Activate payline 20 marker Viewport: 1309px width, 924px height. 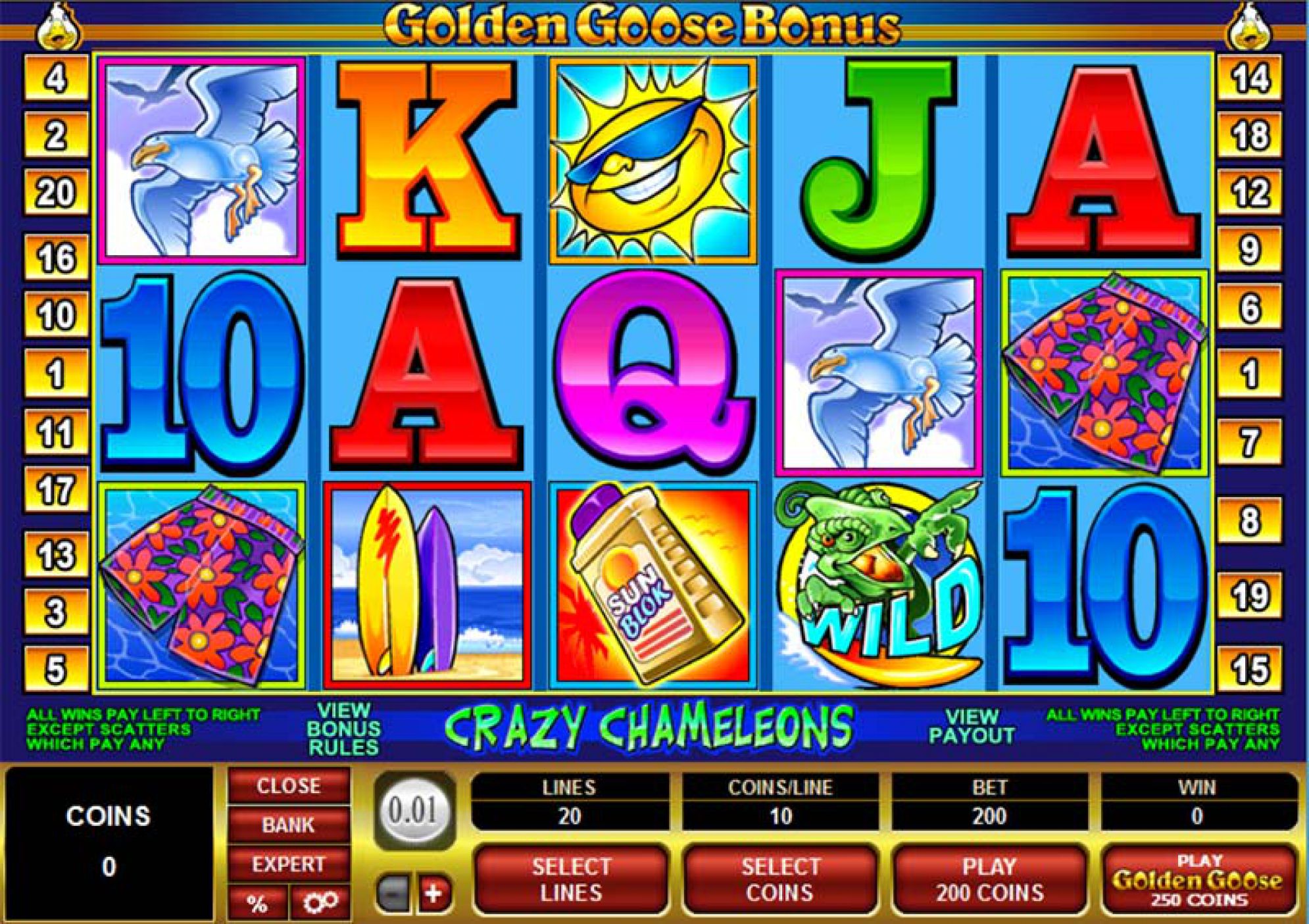(56, 193)
